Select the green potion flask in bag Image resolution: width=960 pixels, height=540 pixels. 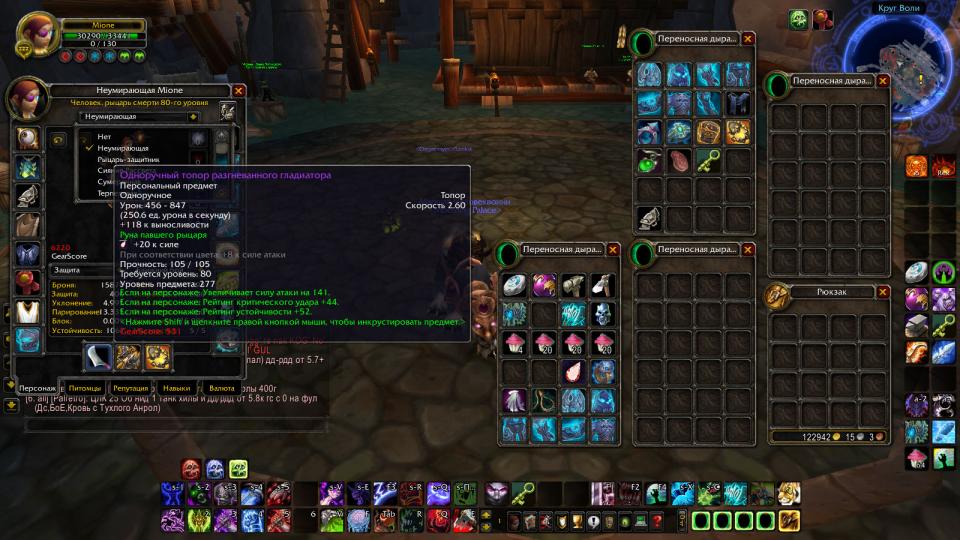[x=650, y=160]
